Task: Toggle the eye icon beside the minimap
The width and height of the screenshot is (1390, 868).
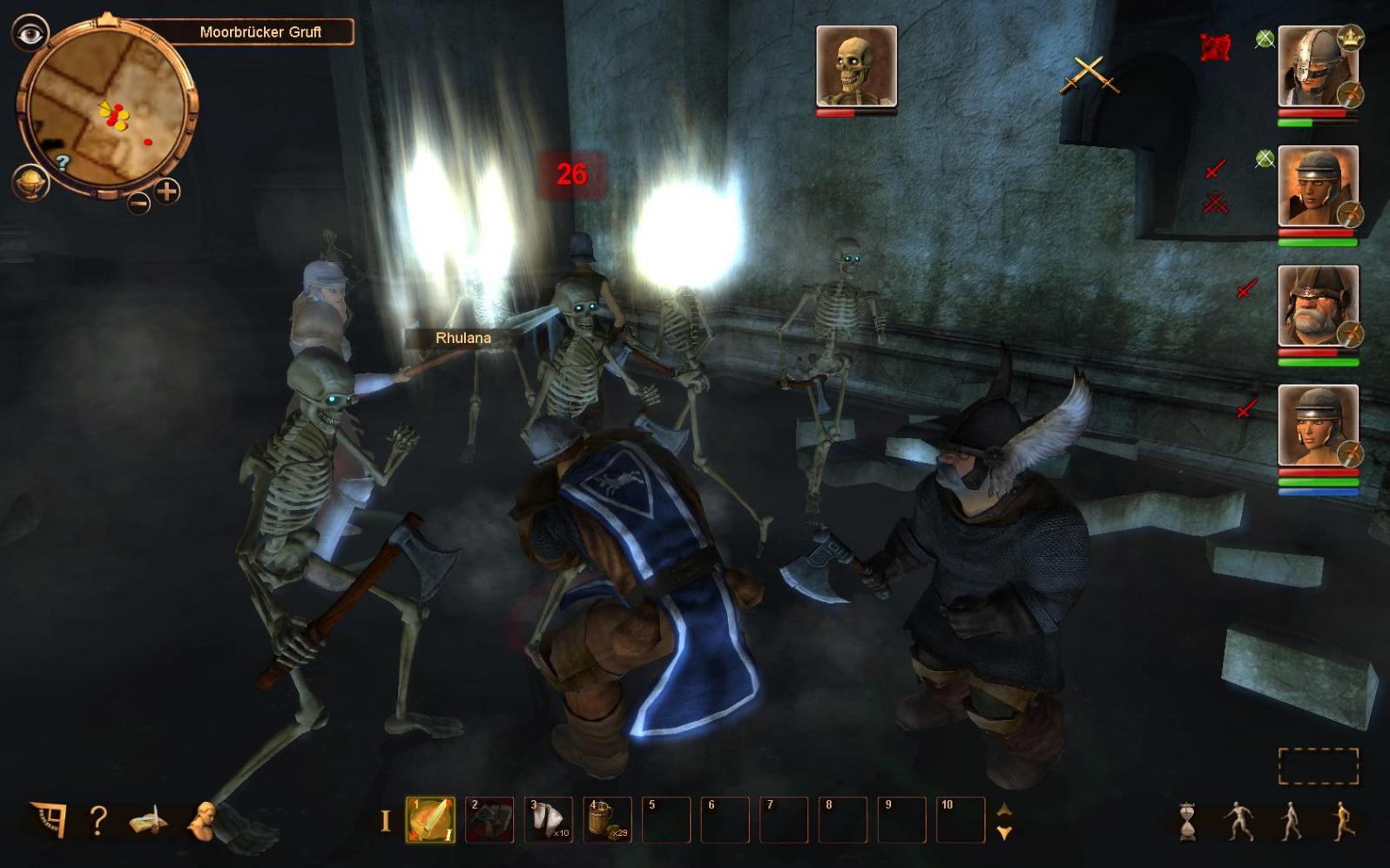Action: tap(30, 34)
